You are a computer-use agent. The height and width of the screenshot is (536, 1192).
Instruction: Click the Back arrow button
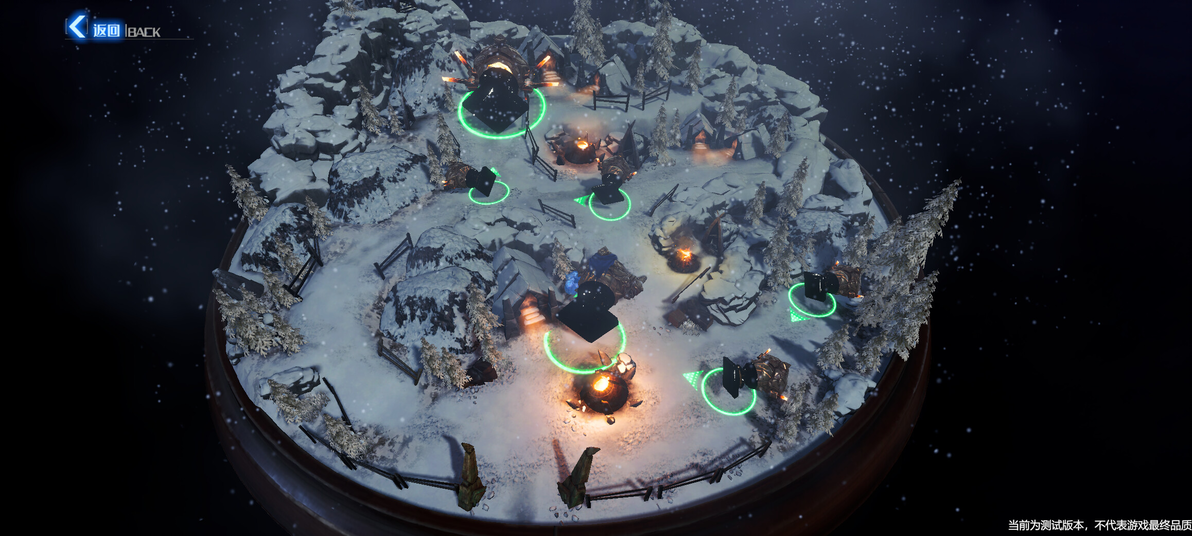tap(78, 27)
